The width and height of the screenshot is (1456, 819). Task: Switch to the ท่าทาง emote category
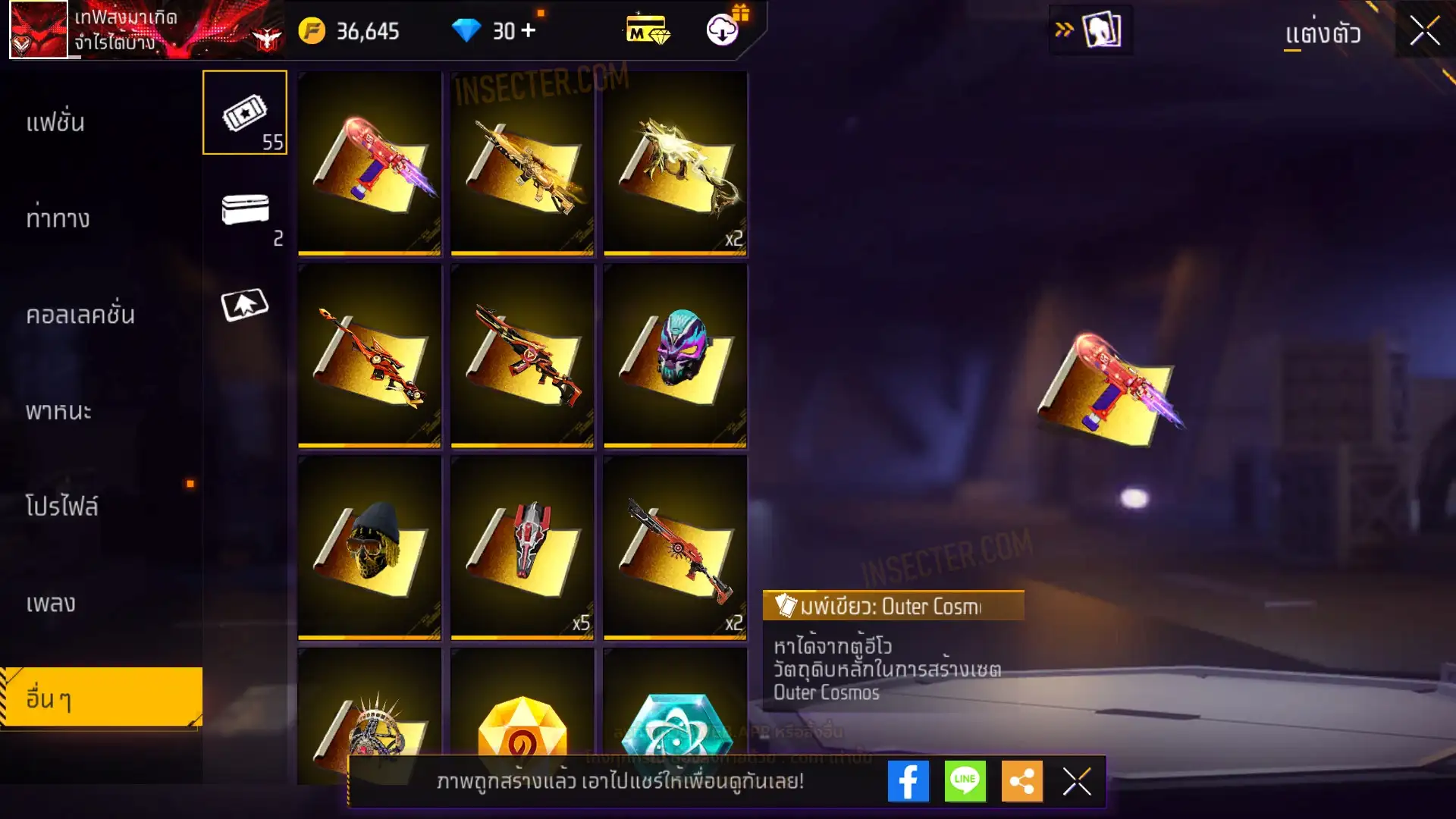click(58, 218)
